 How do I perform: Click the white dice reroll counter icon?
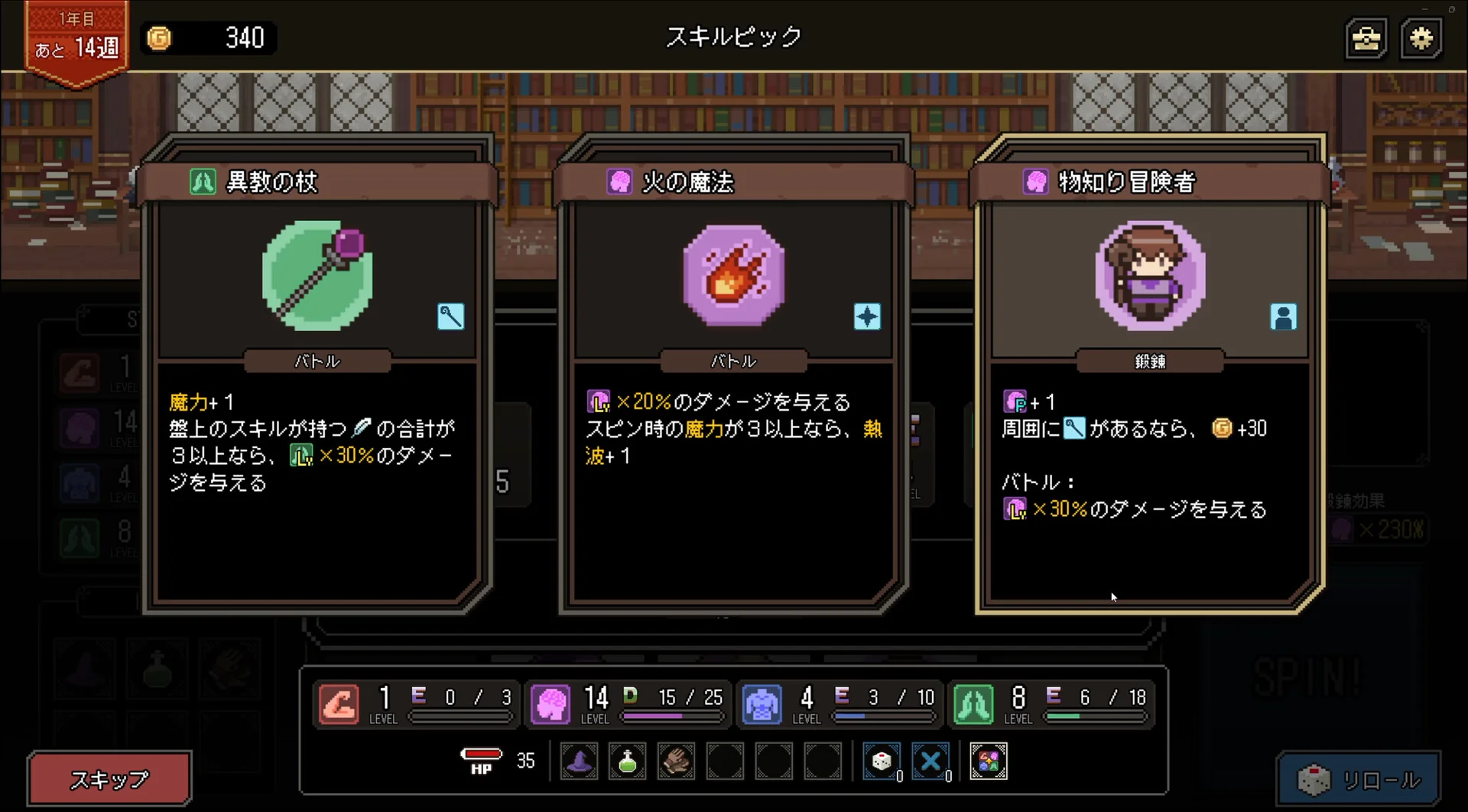click(x=881, y=762)
